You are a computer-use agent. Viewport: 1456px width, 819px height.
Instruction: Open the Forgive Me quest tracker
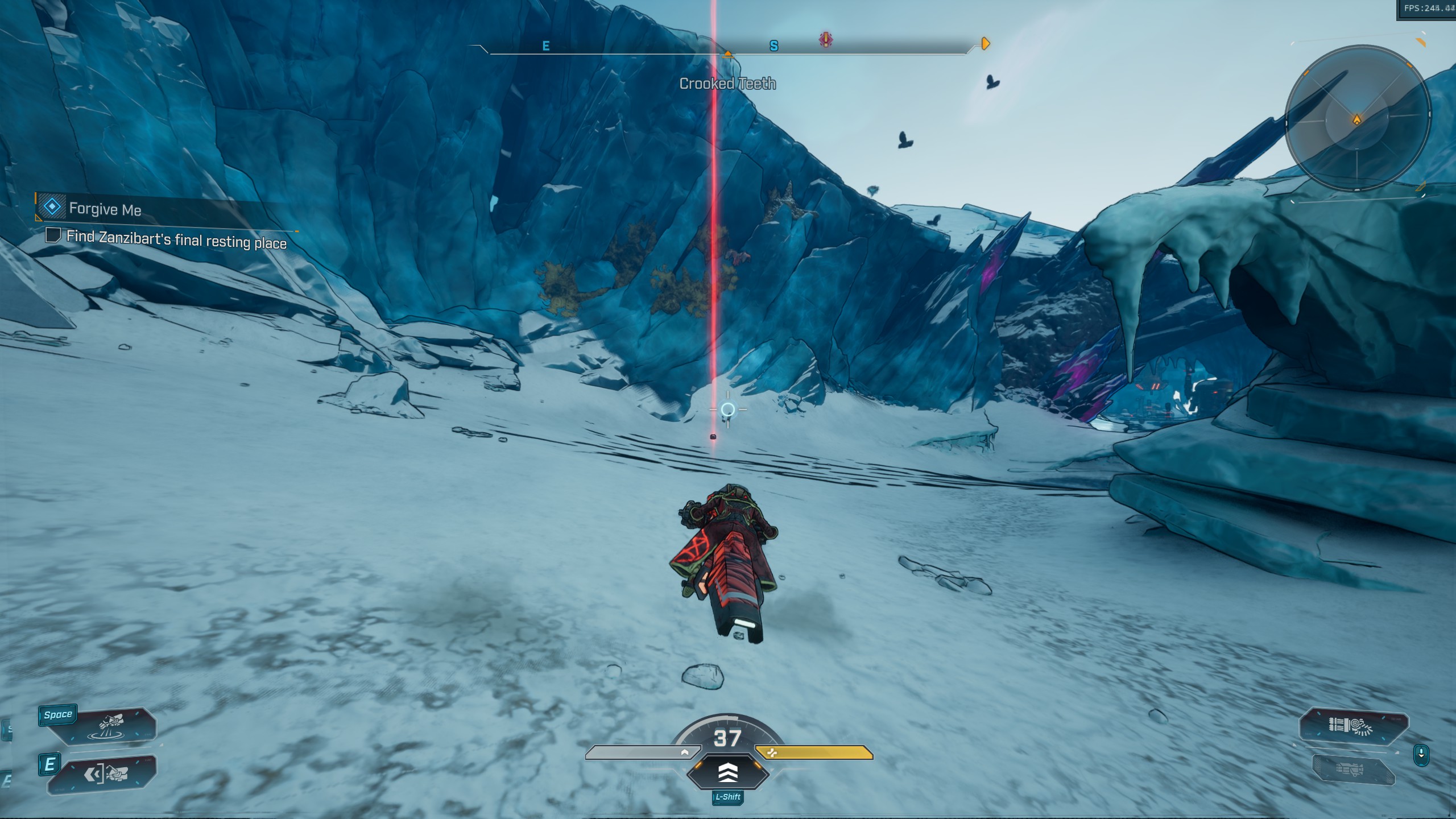[x=105, y=209]
